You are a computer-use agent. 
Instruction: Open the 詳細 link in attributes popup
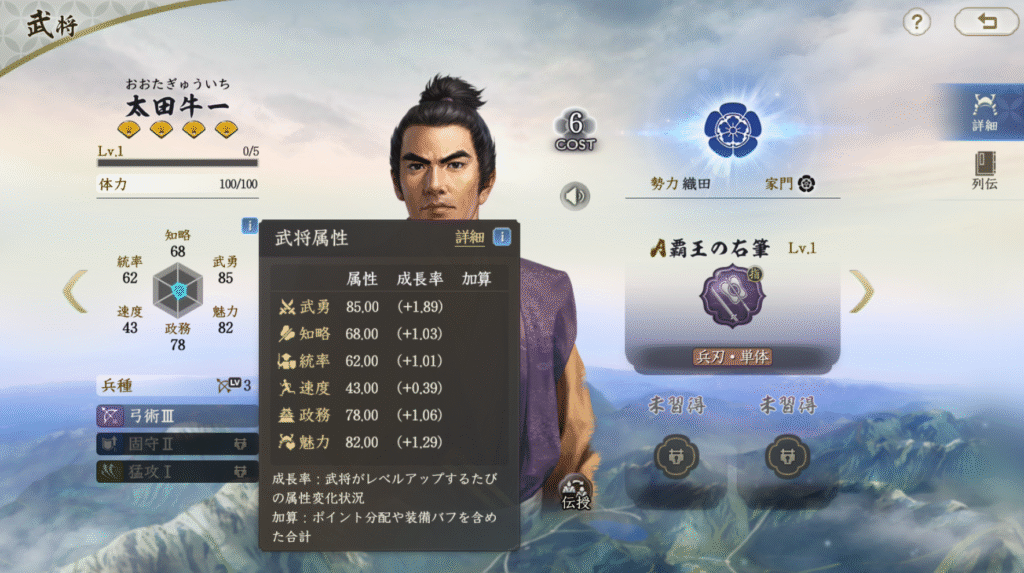pos(469,237)
